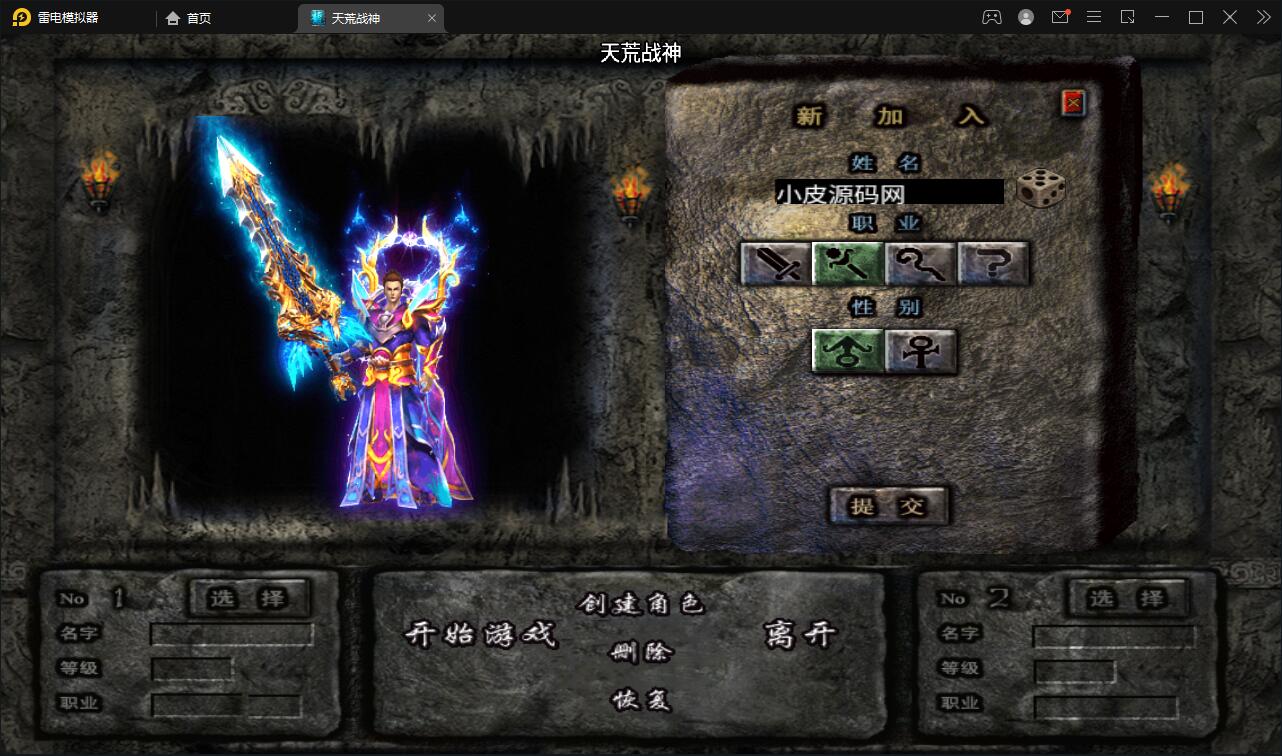Pick the question mark random class icon

click(993, 263)
